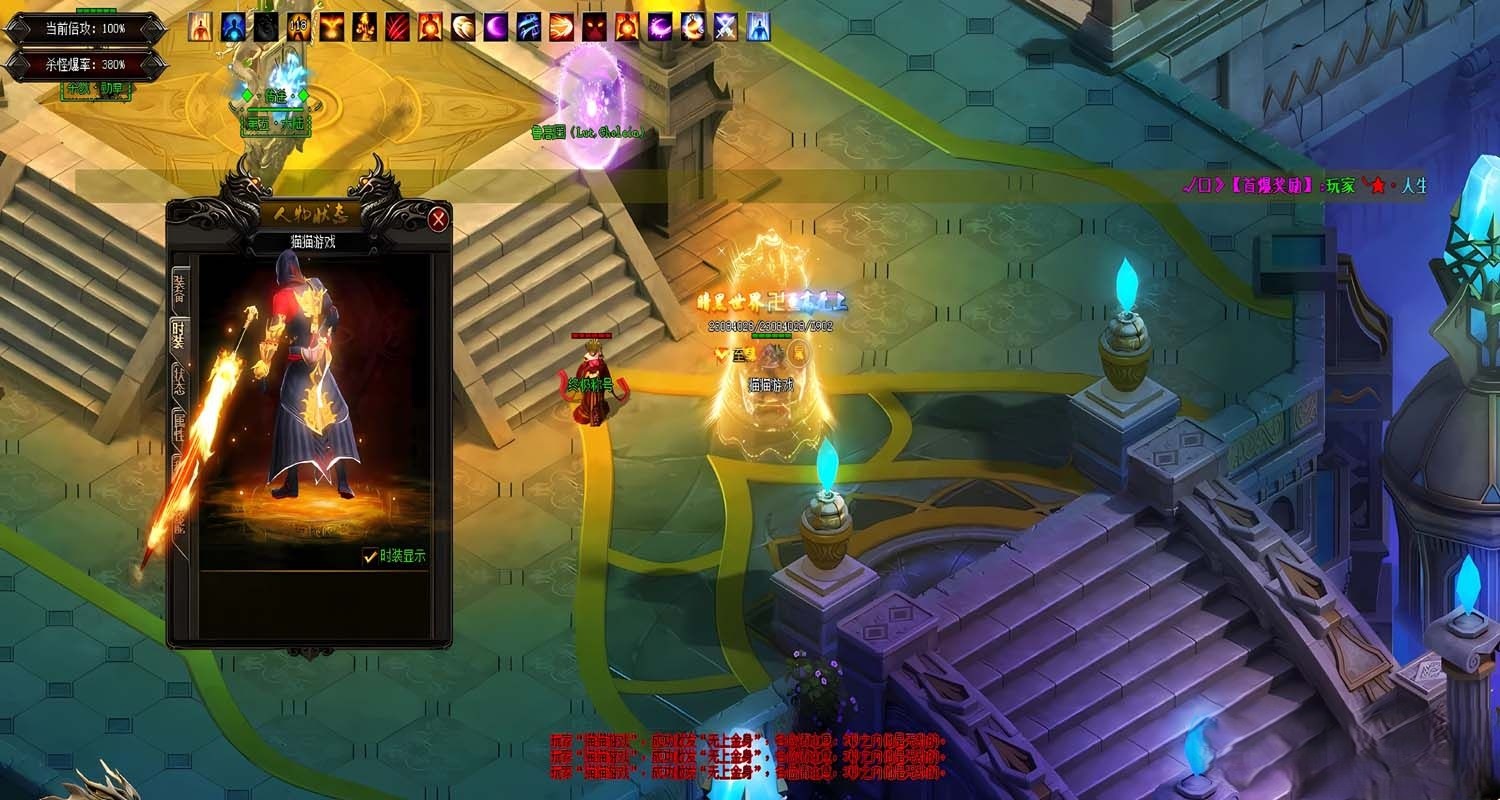Select the red claw slash skill icon

397,27
